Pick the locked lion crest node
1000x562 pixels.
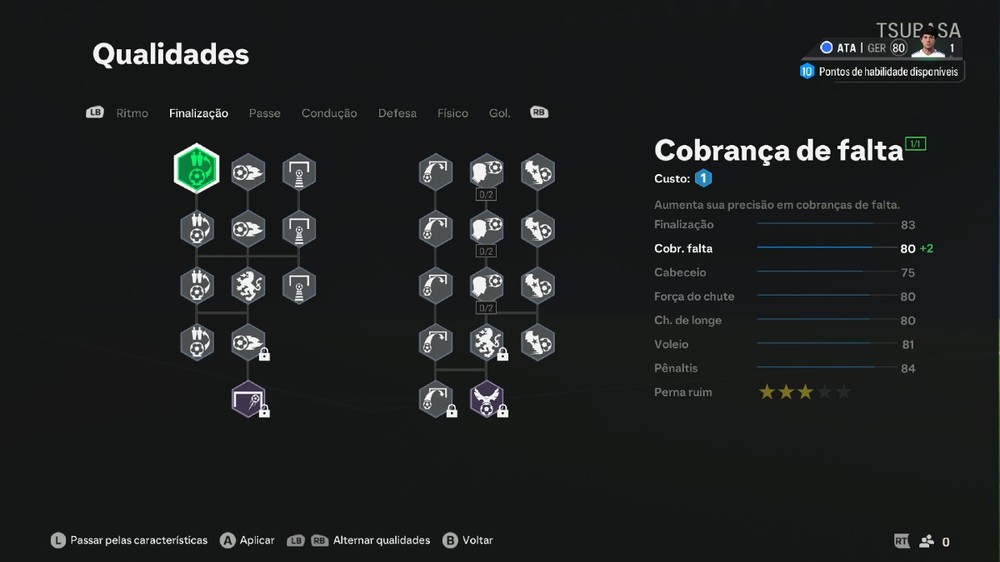click(x=487, y=342)
